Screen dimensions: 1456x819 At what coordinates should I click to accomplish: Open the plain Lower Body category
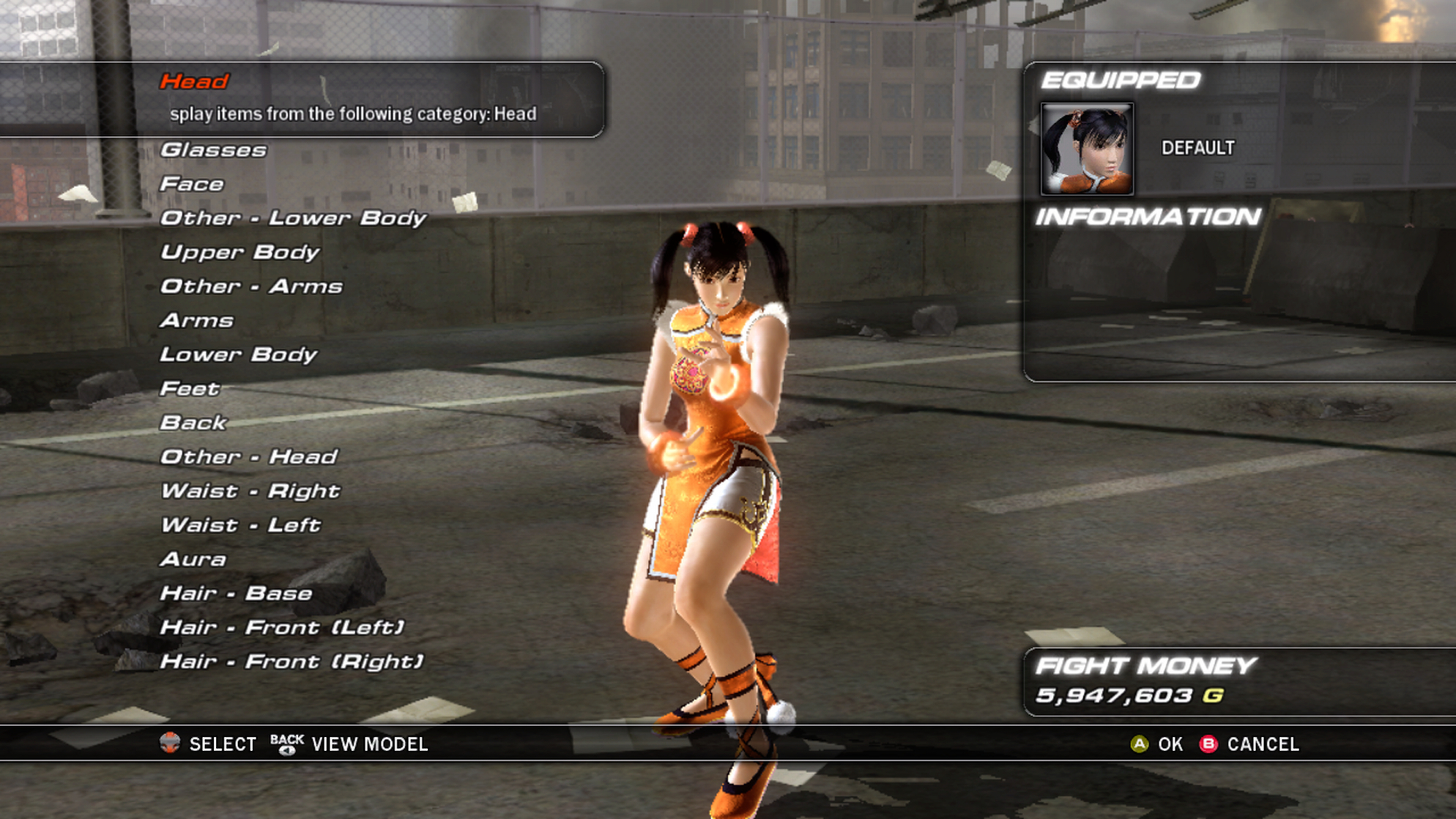click(x=238, y=355)
